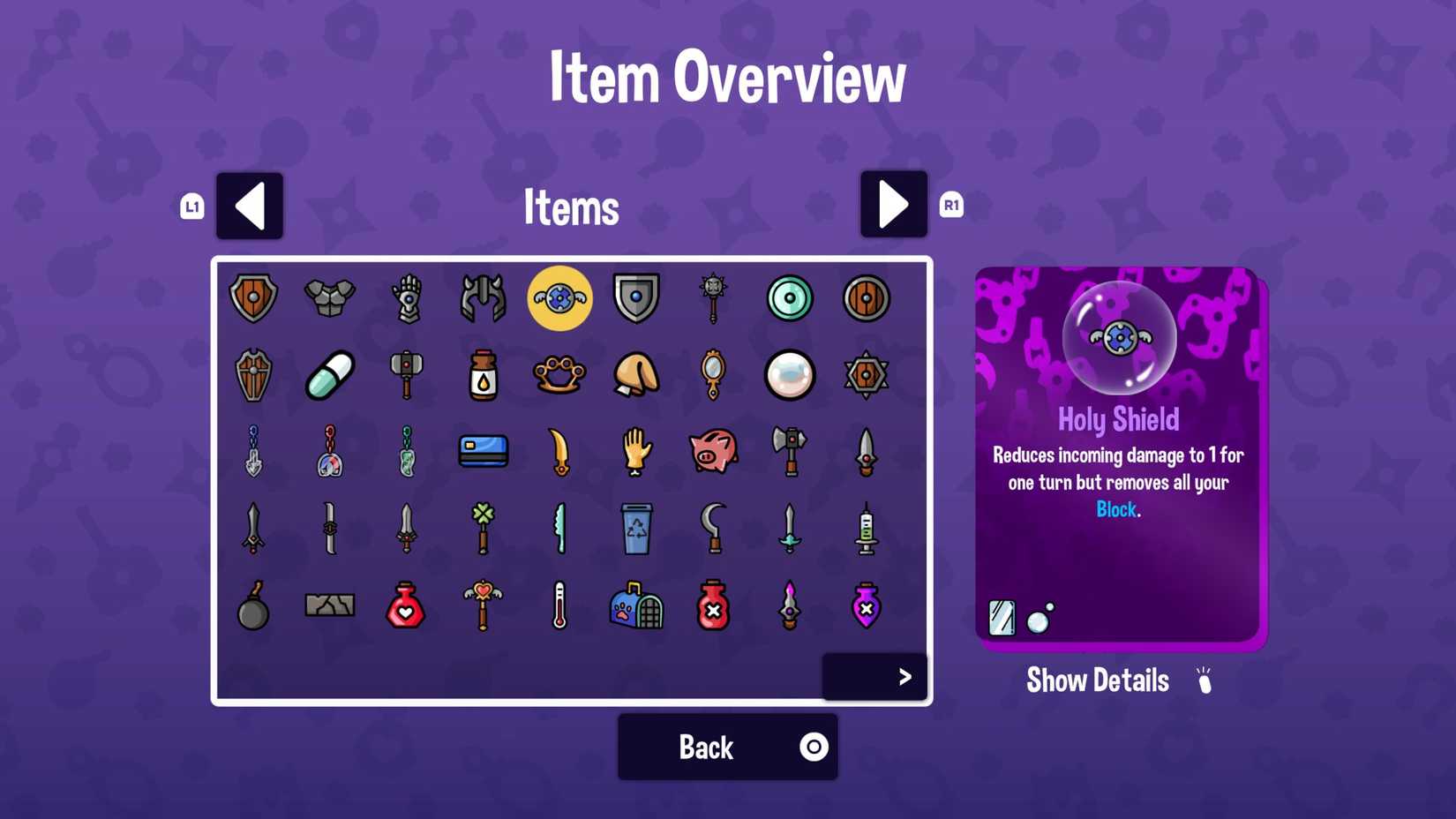Screen dimensions: 1456x819
Task: Select the hand mirror item
Action: tap(713, 374)
